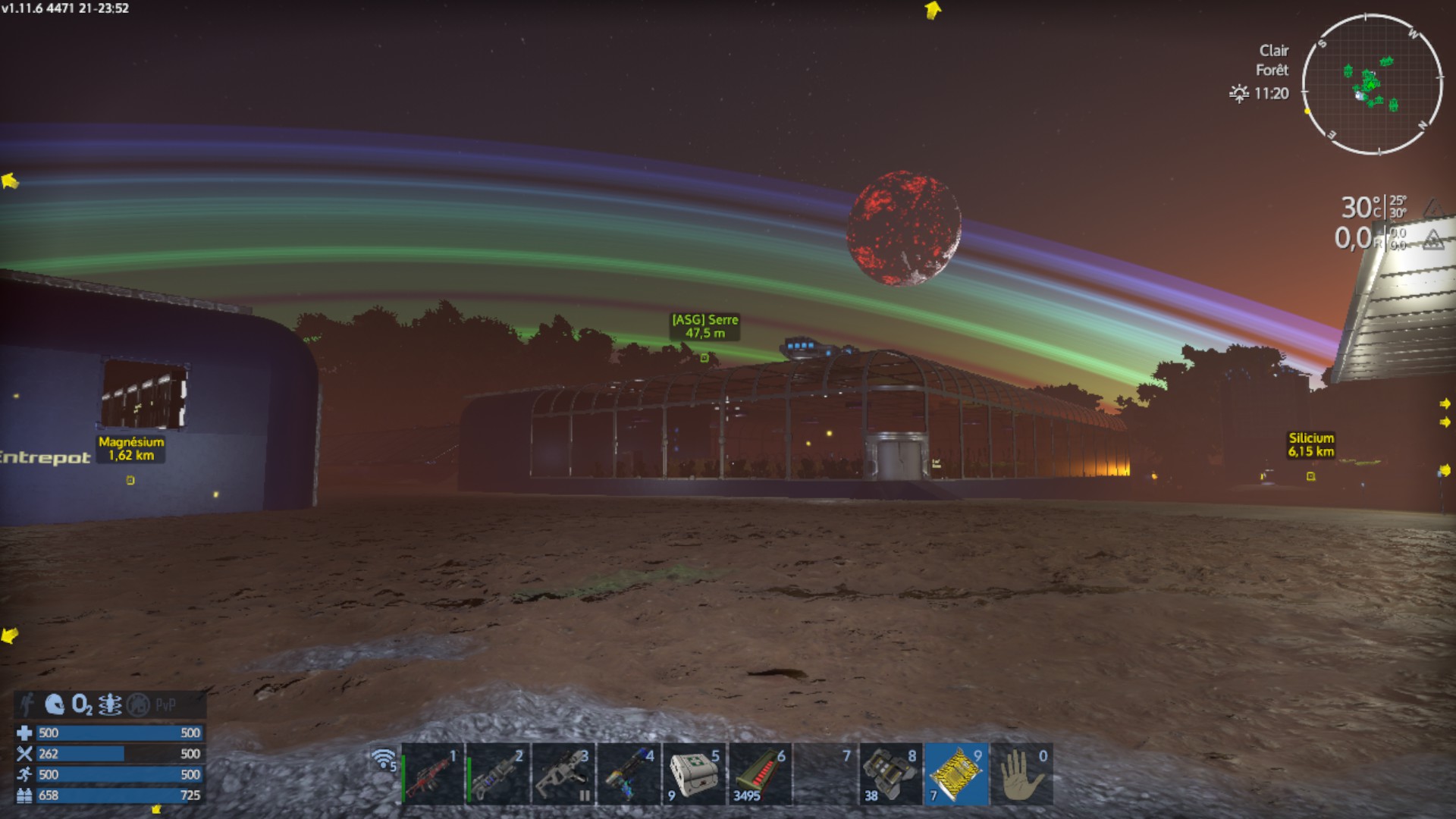
Task: Select the multicolored tool in slot 4
Action: click(629, 775)
